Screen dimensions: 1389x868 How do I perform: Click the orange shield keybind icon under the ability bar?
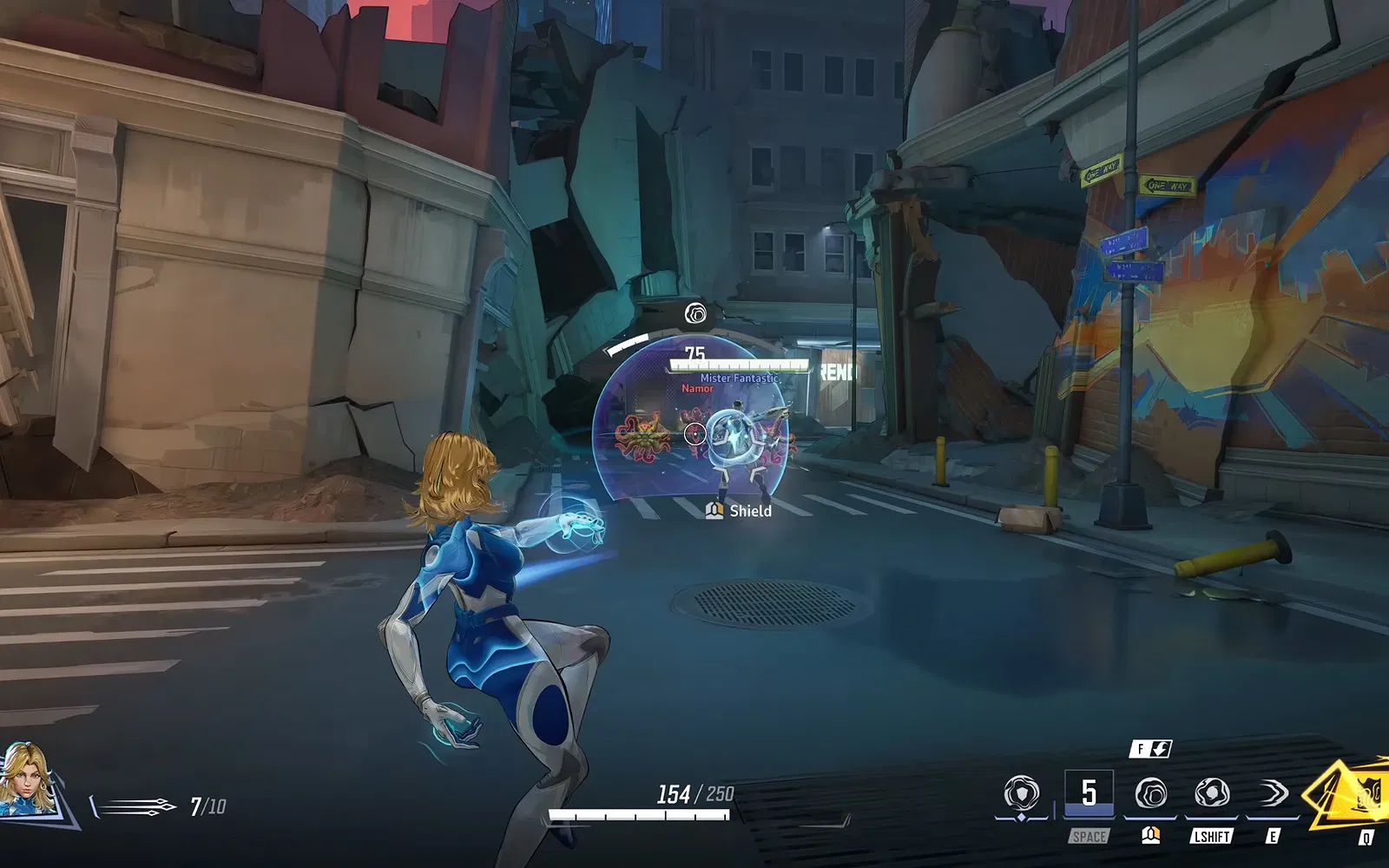coord(1149,835)
